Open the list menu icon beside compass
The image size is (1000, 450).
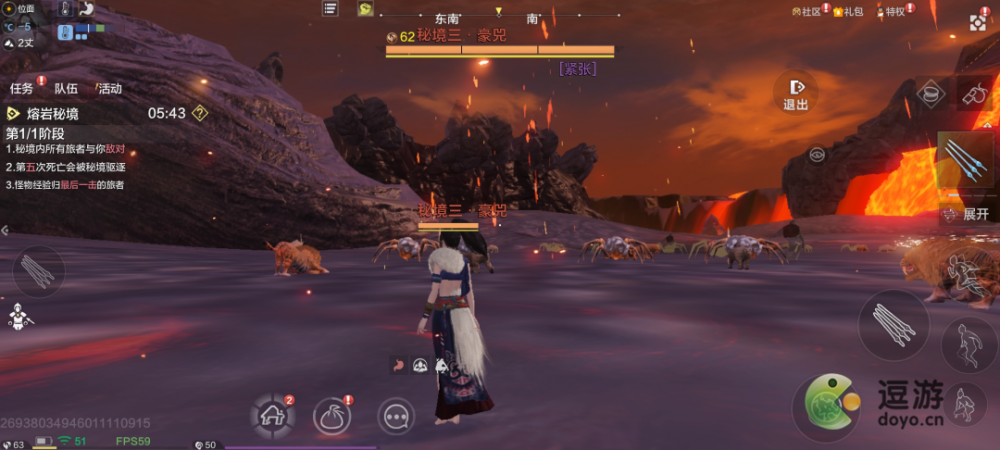(x=330, y=8)
